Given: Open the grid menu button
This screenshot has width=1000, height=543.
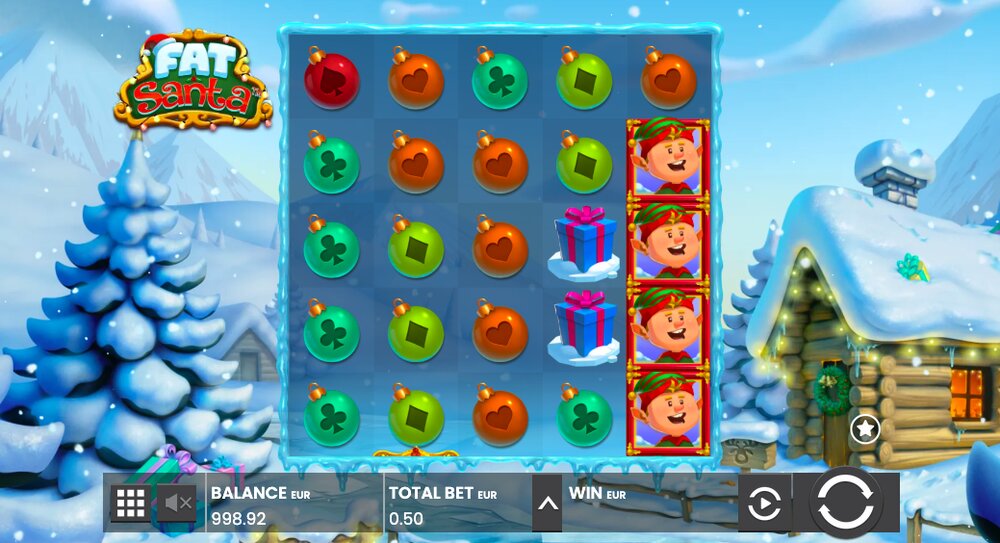Looking at the screenshot, I should (131, 503).
